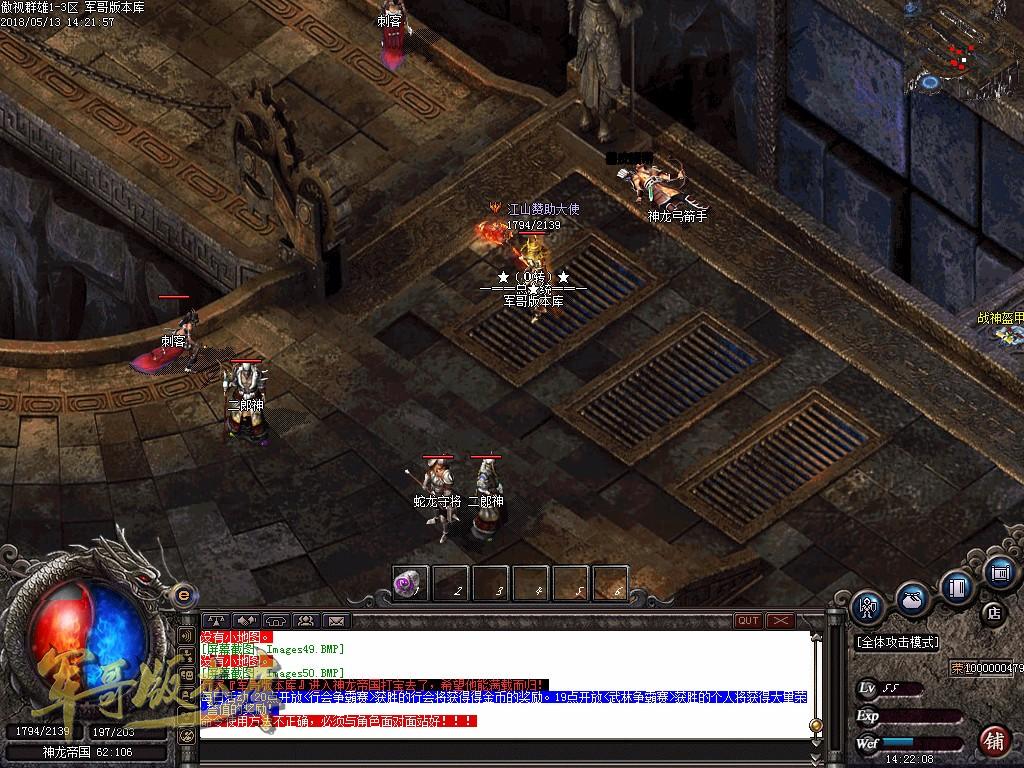Toggle the sound-wave chat channel button
This screenshot has width=1024, height=768.
click(186, 635)
